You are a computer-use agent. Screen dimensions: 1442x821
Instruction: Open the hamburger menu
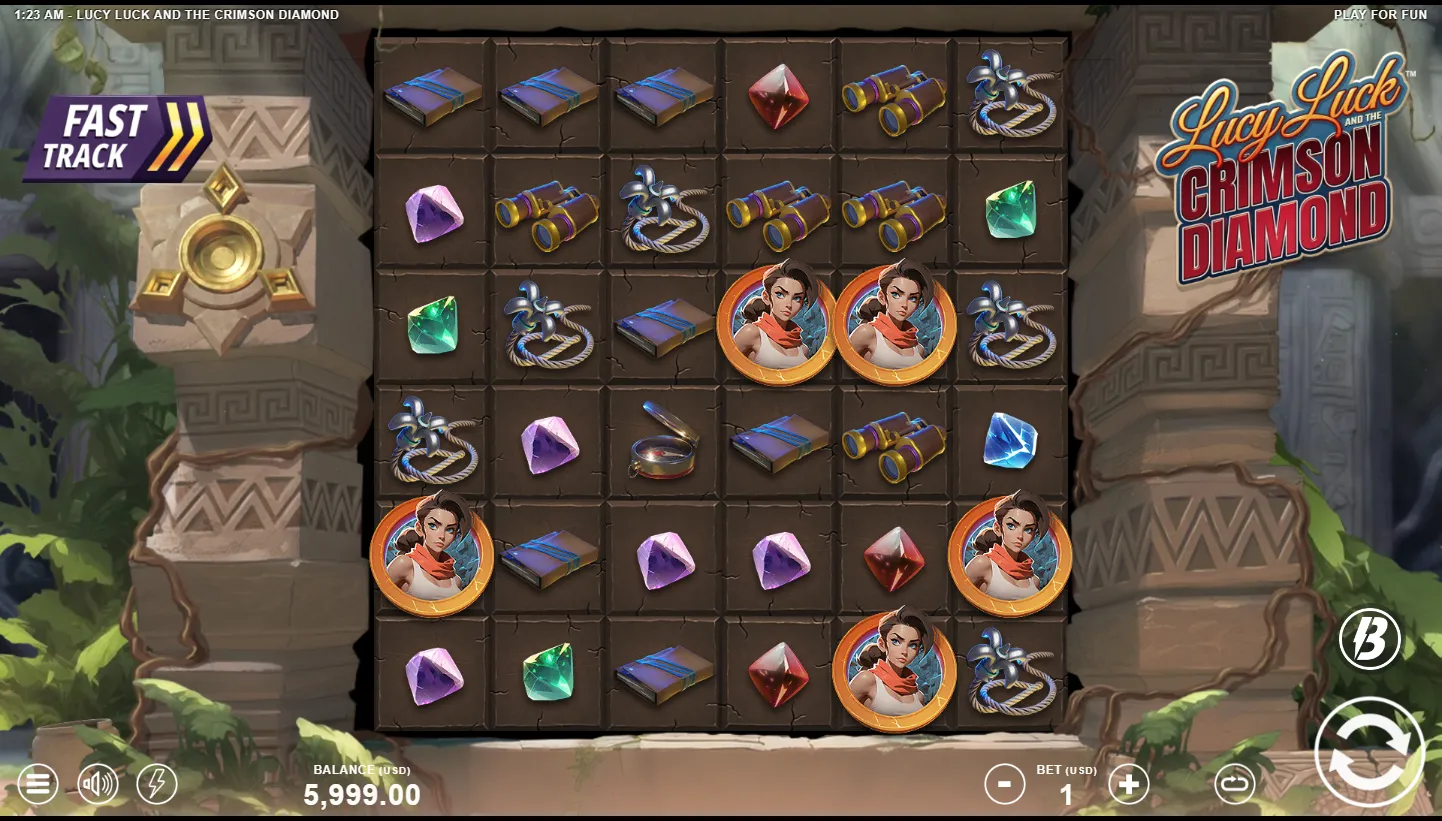tap(37, 784)
